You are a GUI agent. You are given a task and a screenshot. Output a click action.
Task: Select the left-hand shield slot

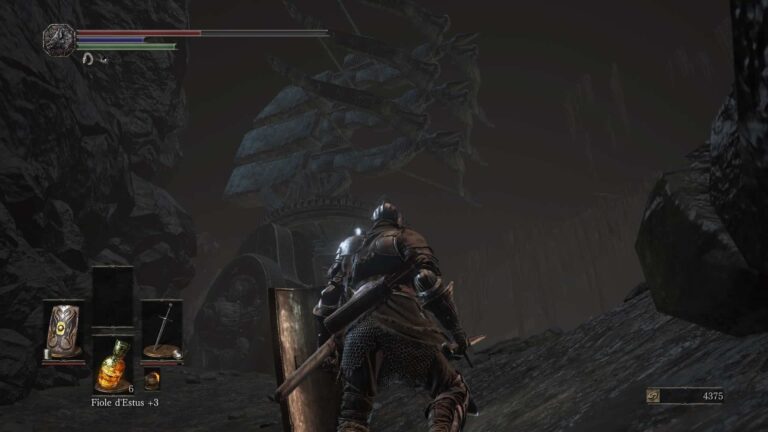click(x=63, y=330)
